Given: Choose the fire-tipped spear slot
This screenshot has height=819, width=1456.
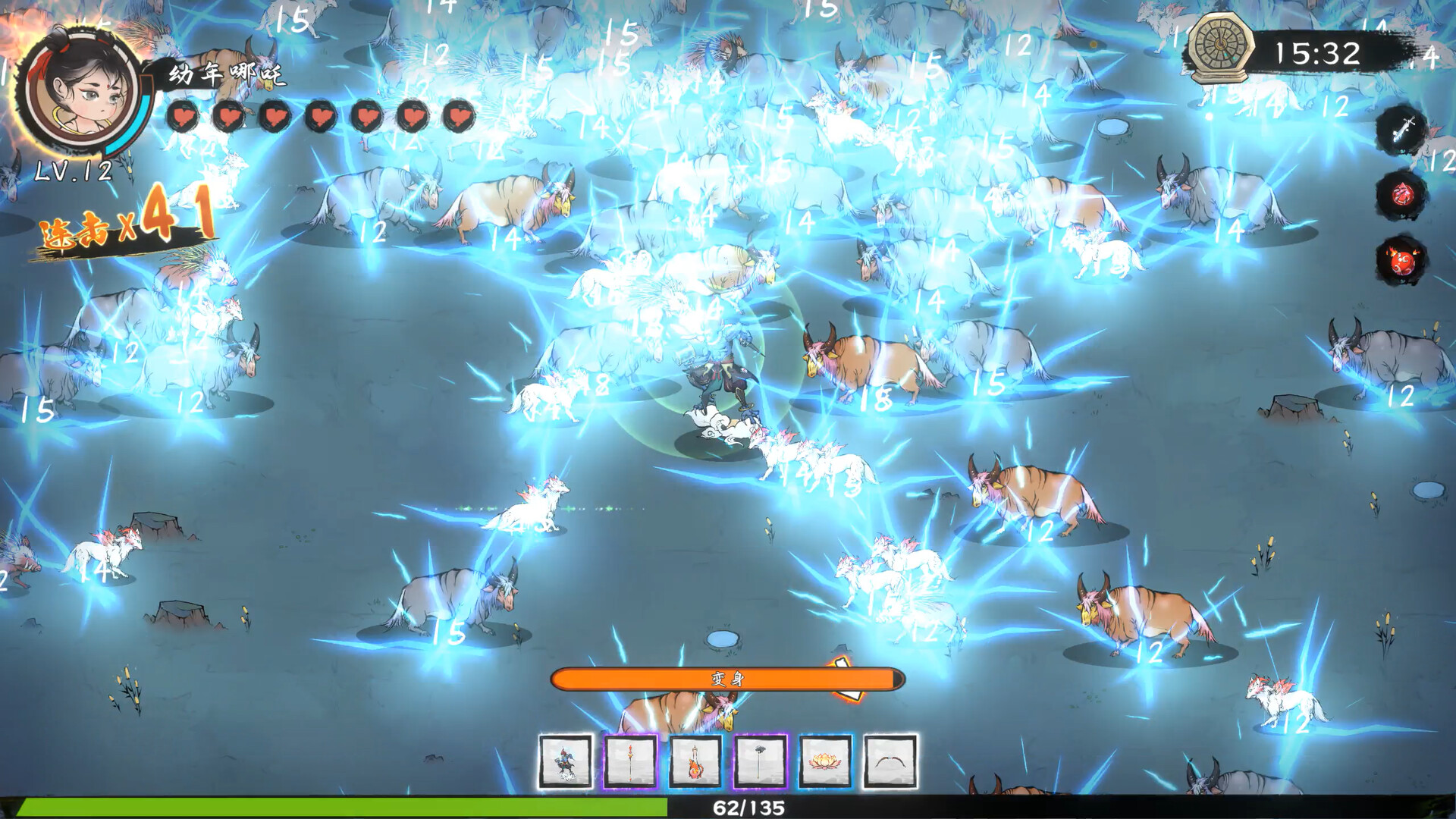Looking at the screenshot, I should (x=630, y=761).
